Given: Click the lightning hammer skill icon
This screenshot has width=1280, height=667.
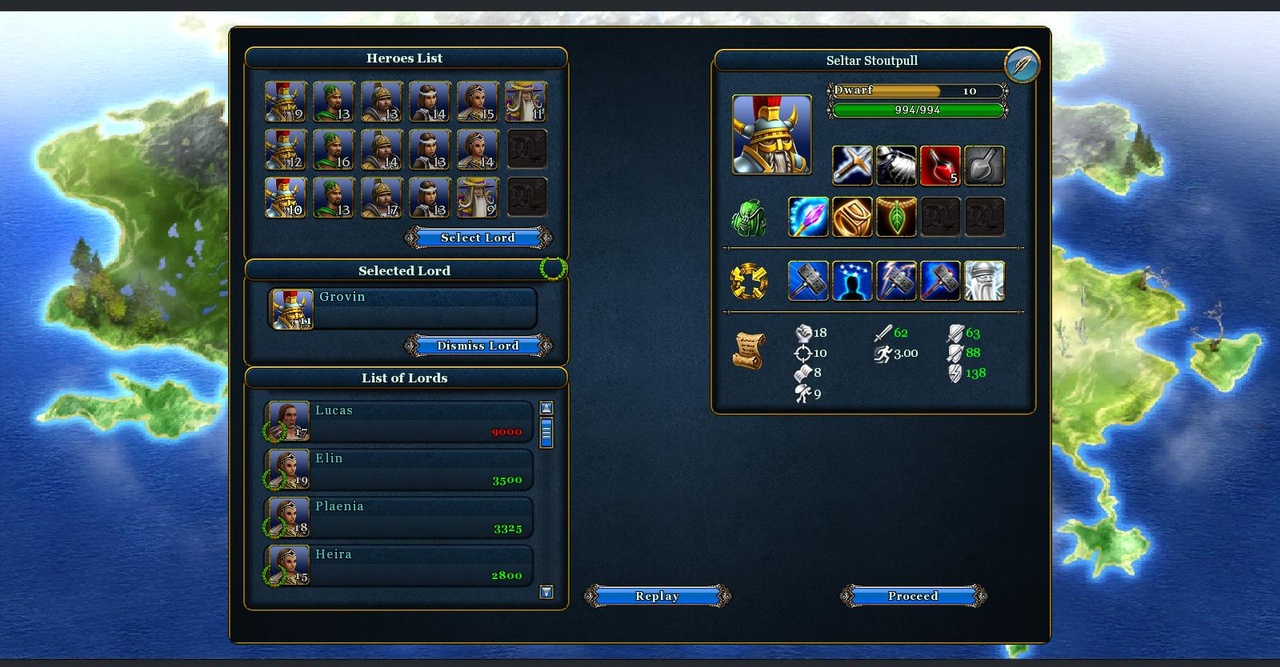Looking at the screenshot, I should (x=896, y=281).
